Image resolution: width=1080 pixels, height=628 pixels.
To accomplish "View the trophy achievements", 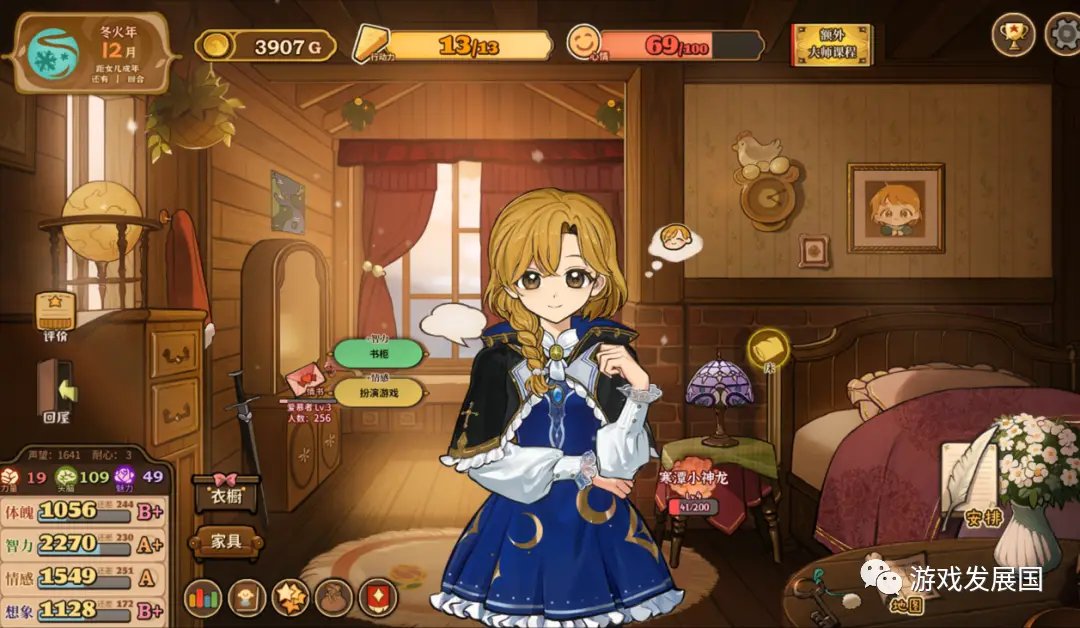I will (x=1013, y=35).
